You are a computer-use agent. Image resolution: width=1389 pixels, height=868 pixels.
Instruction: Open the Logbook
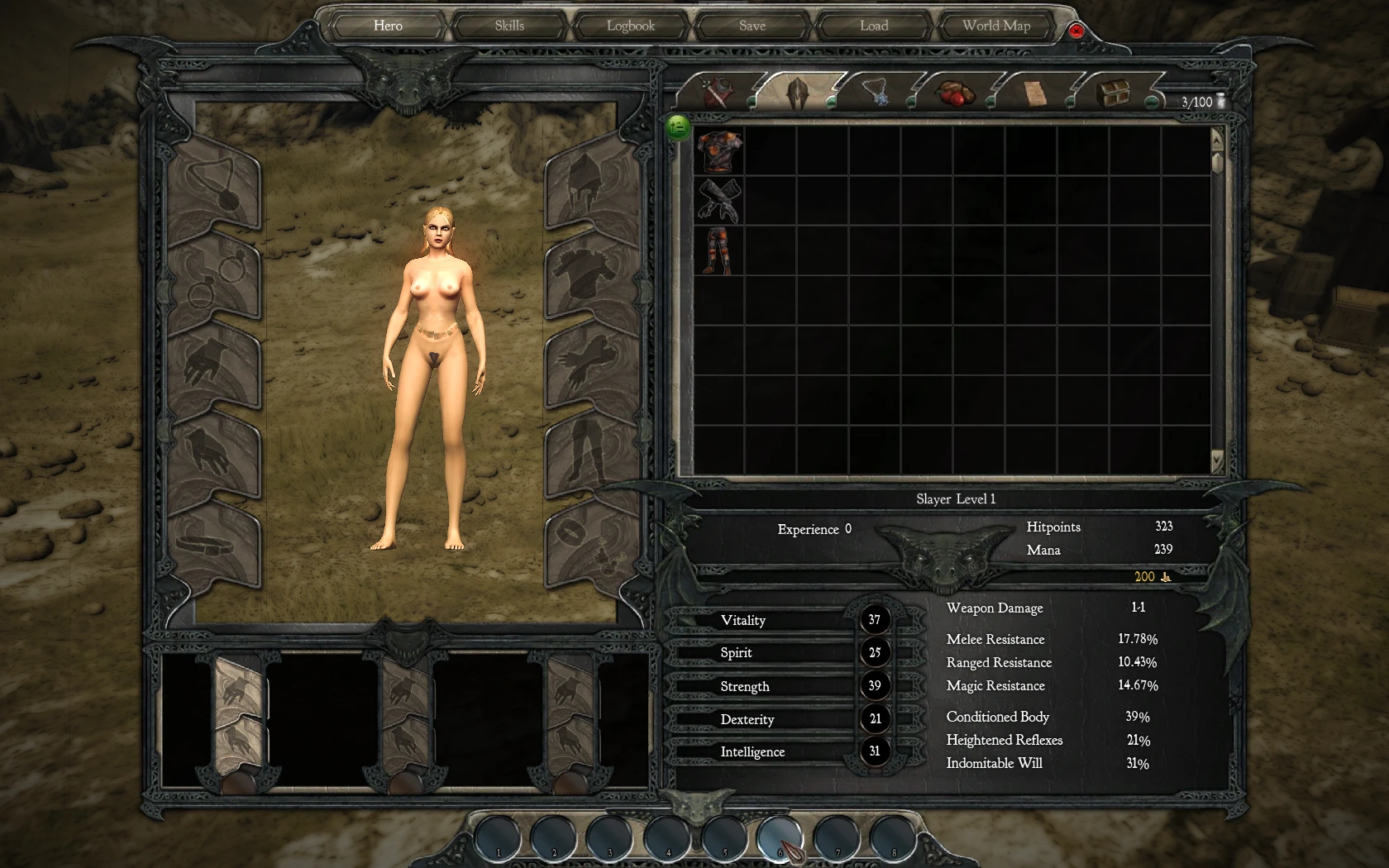tap(631, 26)
